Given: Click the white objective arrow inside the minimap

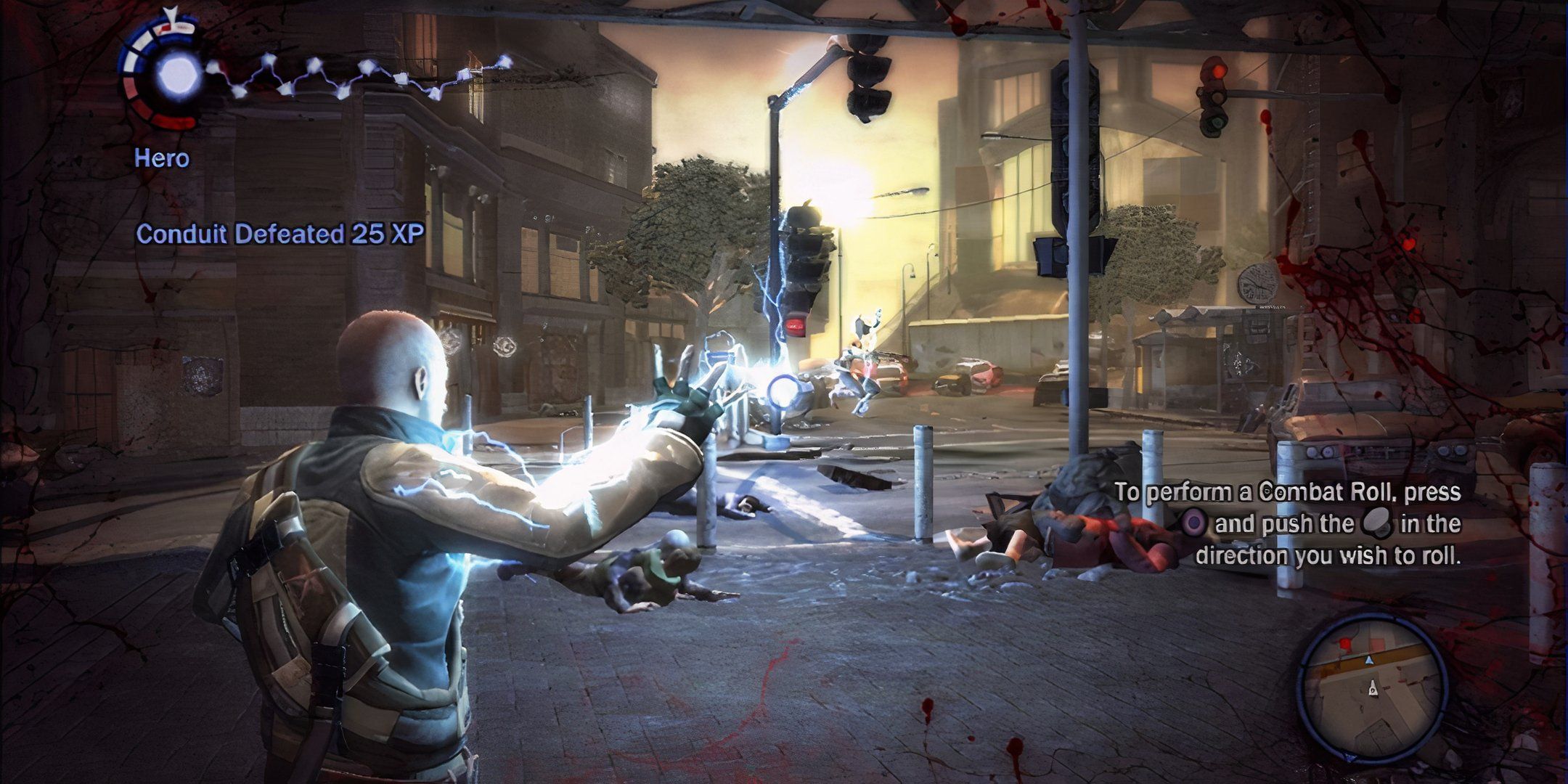Looking at the screenshot, I should [x=1372, y=688].
